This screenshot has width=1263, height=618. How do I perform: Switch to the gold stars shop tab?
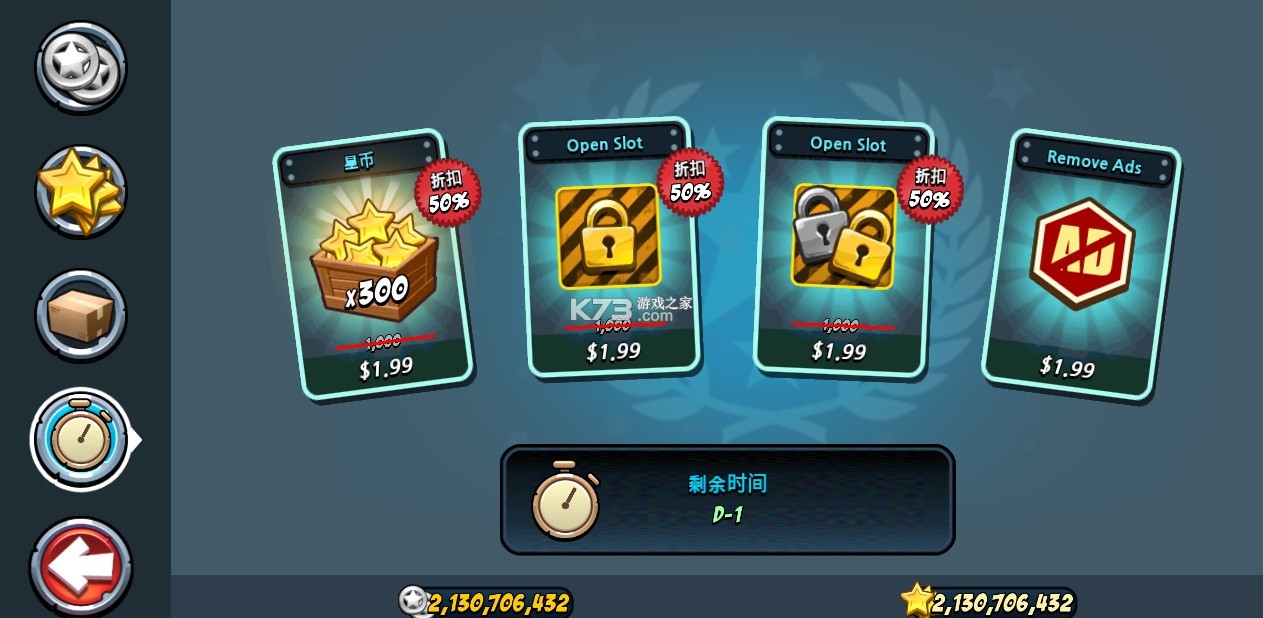(x=81, y=190)
